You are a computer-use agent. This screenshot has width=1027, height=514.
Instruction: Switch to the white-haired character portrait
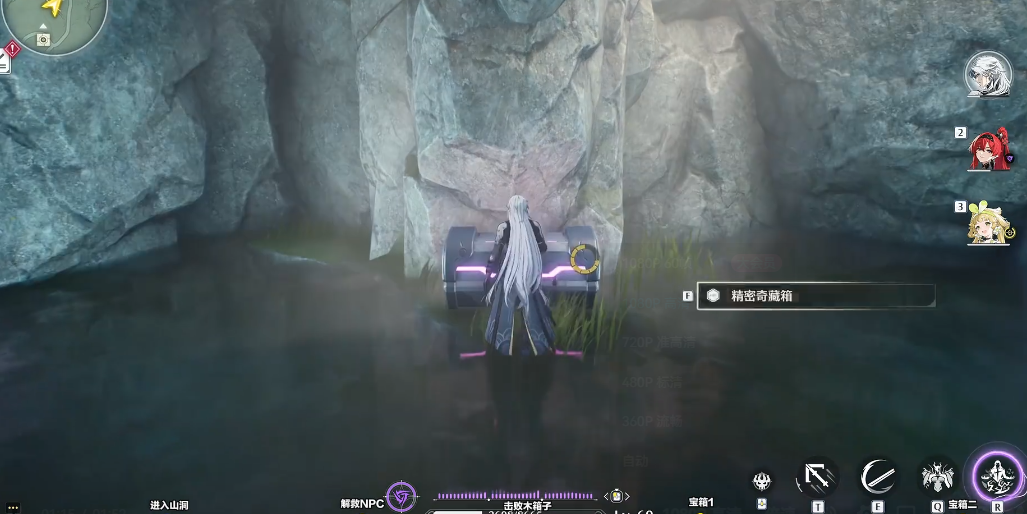(988, 73)
